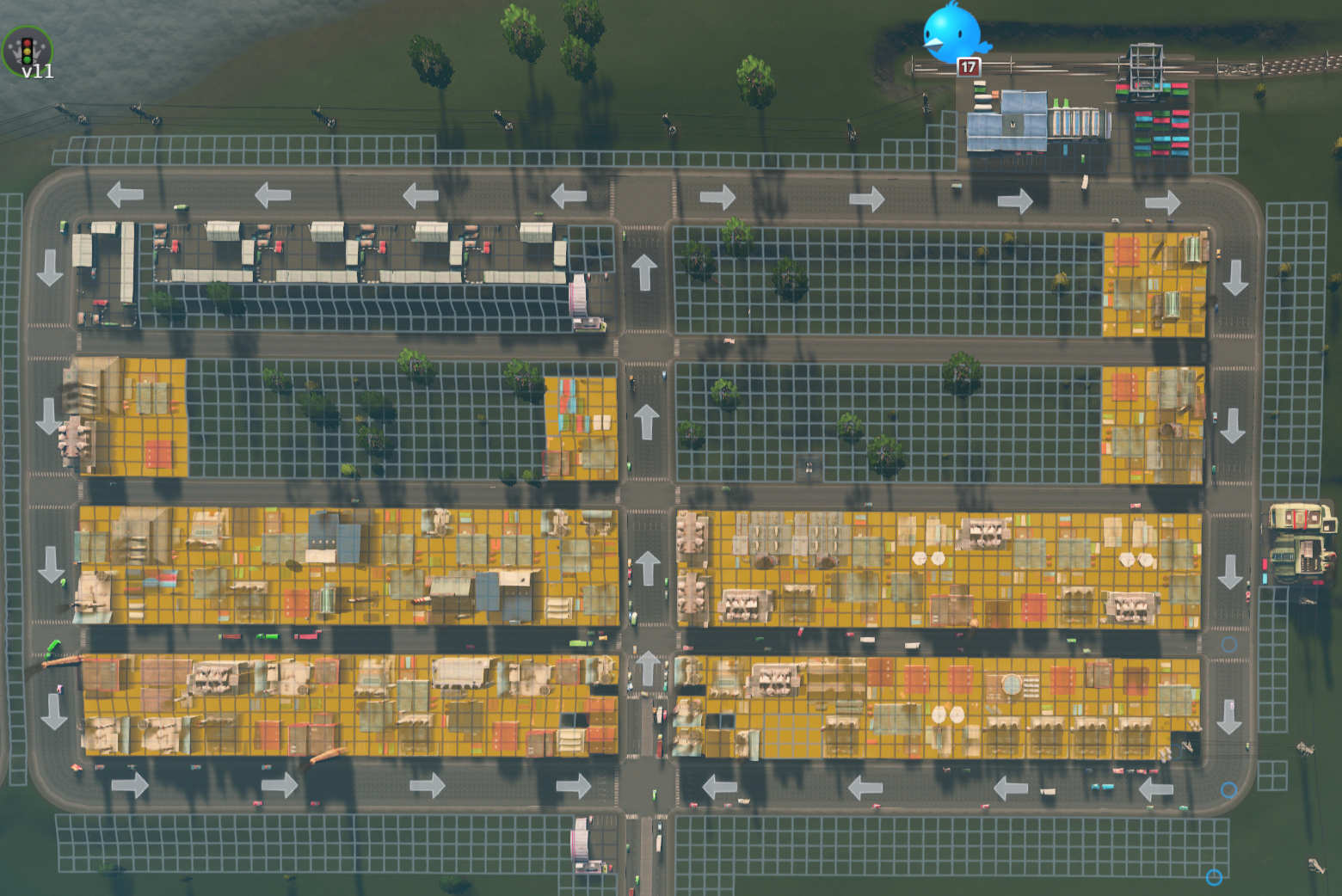Open TM:PE menu via the traffic light icon
Screen dimensions: 1342x896
[x=26, y=50]
